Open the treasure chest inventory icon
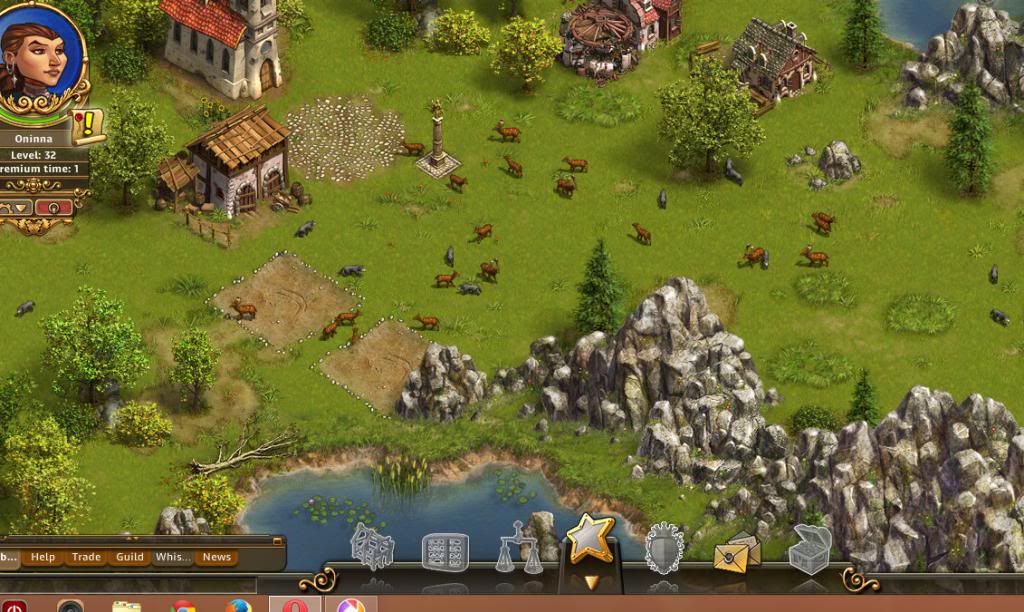The height and width of the screenshot is (612, 1024). point(809,549)
